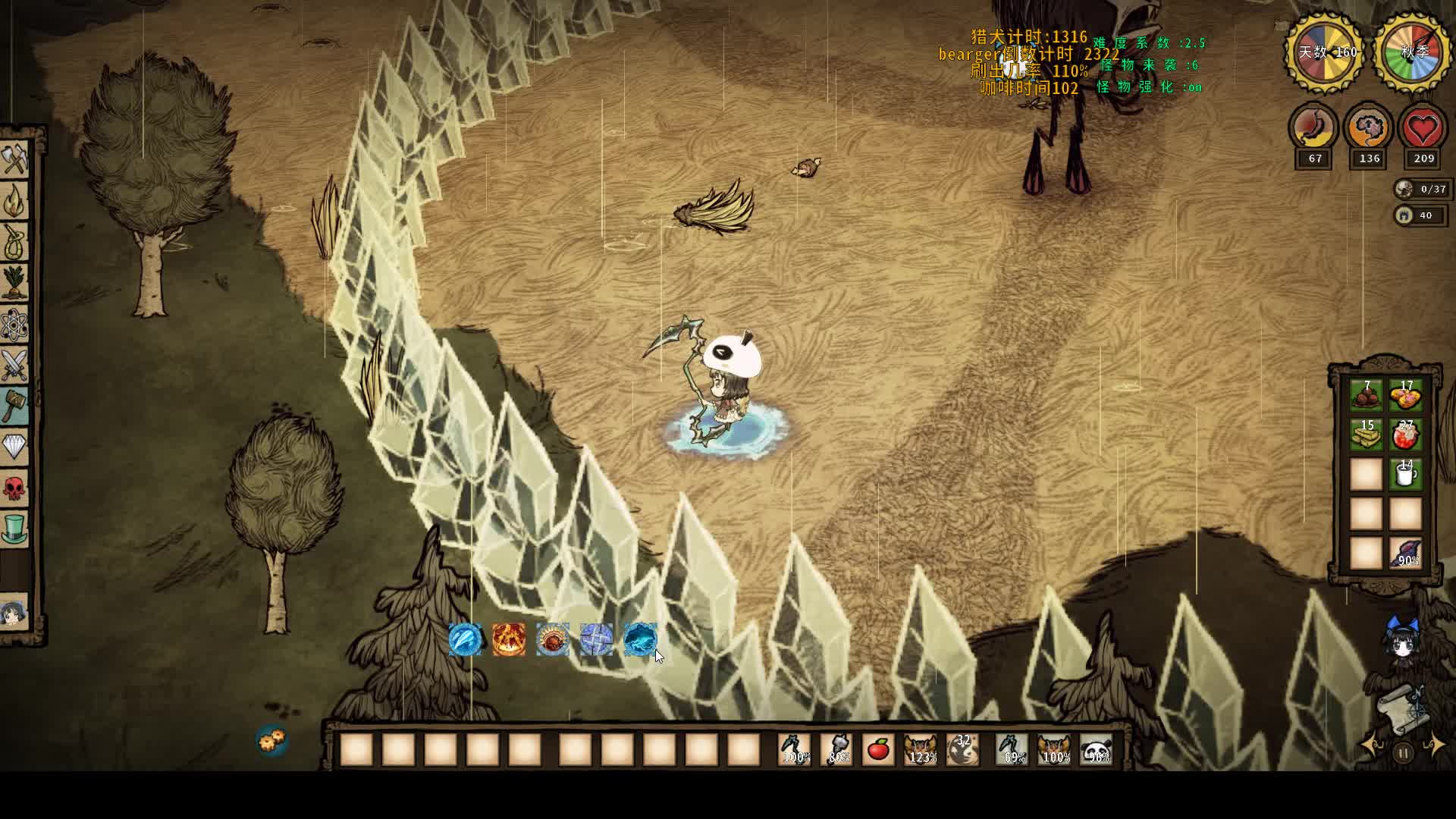
Task: Select the meatballs stack in backpack
Action: coord(1366,396)
